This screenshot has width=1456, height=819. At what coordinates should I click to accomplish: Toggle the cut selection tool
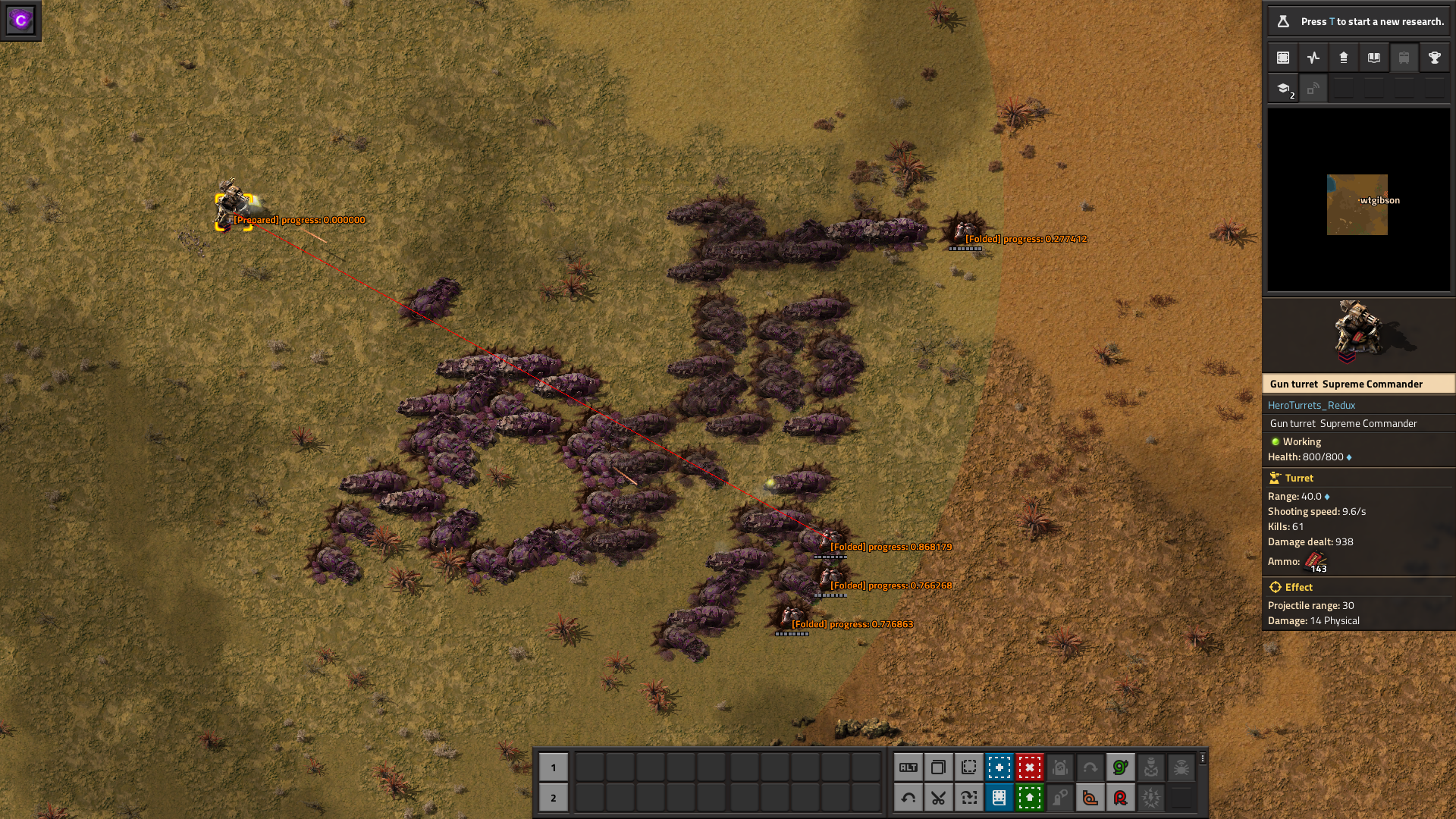pyautogui.click(x=939, y=798)
